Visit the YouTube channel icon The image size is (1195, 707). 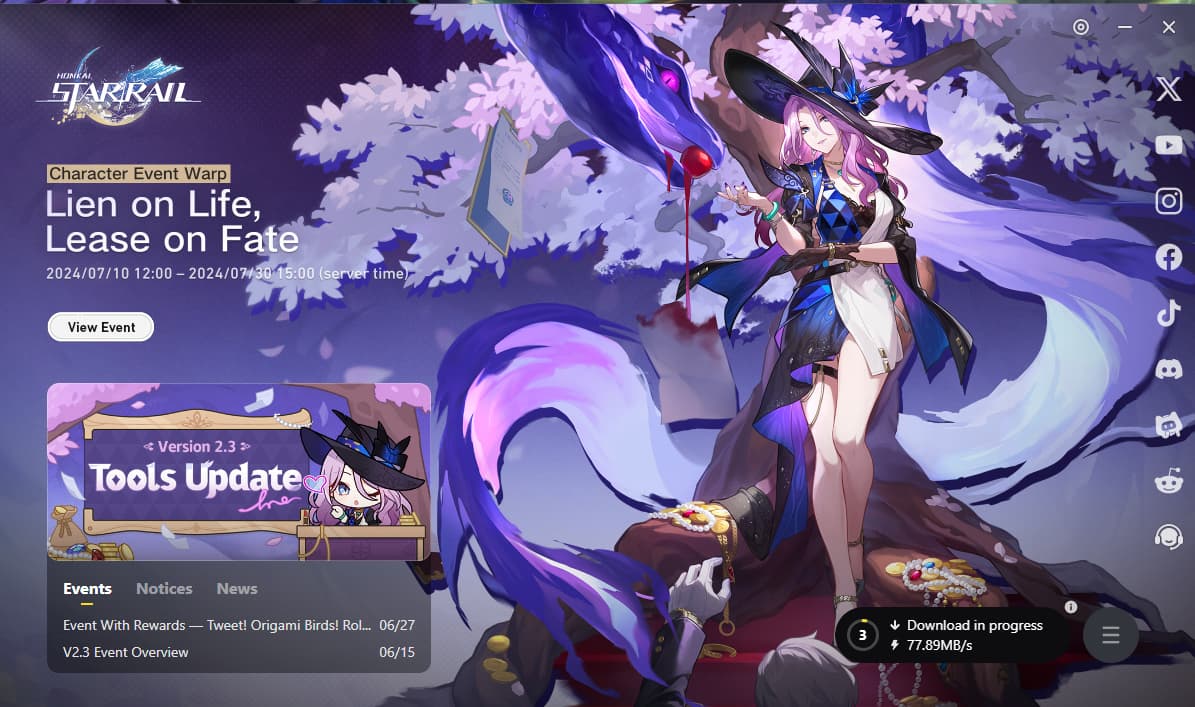(x=1168, y=146)
